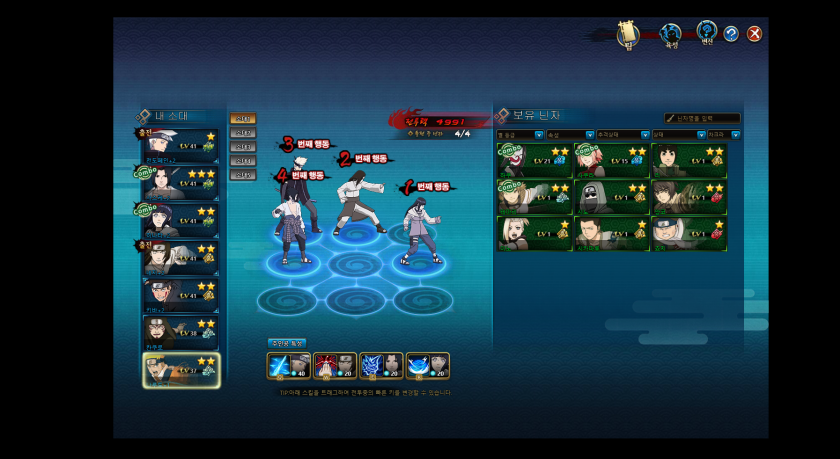Screen dimensions: 840x459
Task: Switch to the first gold formation tab
Action: click(x=242, y=119)
